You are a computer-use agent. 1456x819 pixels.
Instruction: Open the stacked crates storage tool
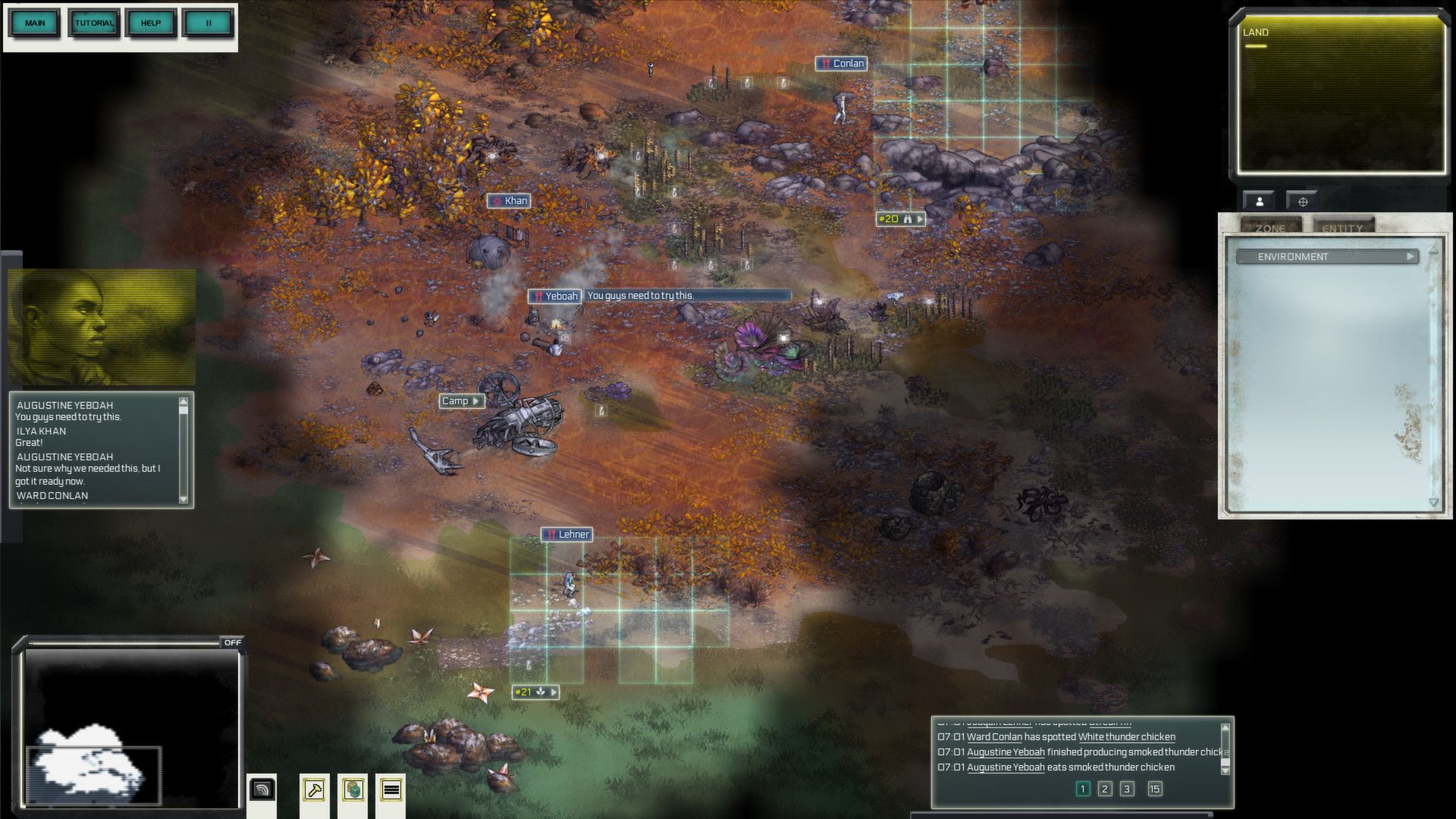[353, 790]
